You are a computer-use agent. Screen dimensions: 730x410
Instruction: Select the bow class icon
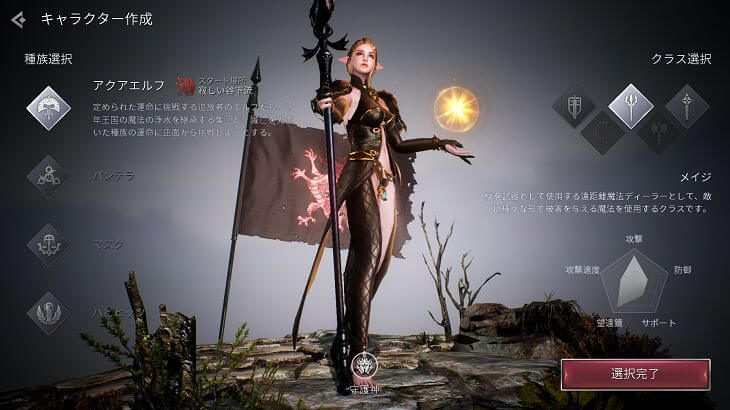point(603,132)
